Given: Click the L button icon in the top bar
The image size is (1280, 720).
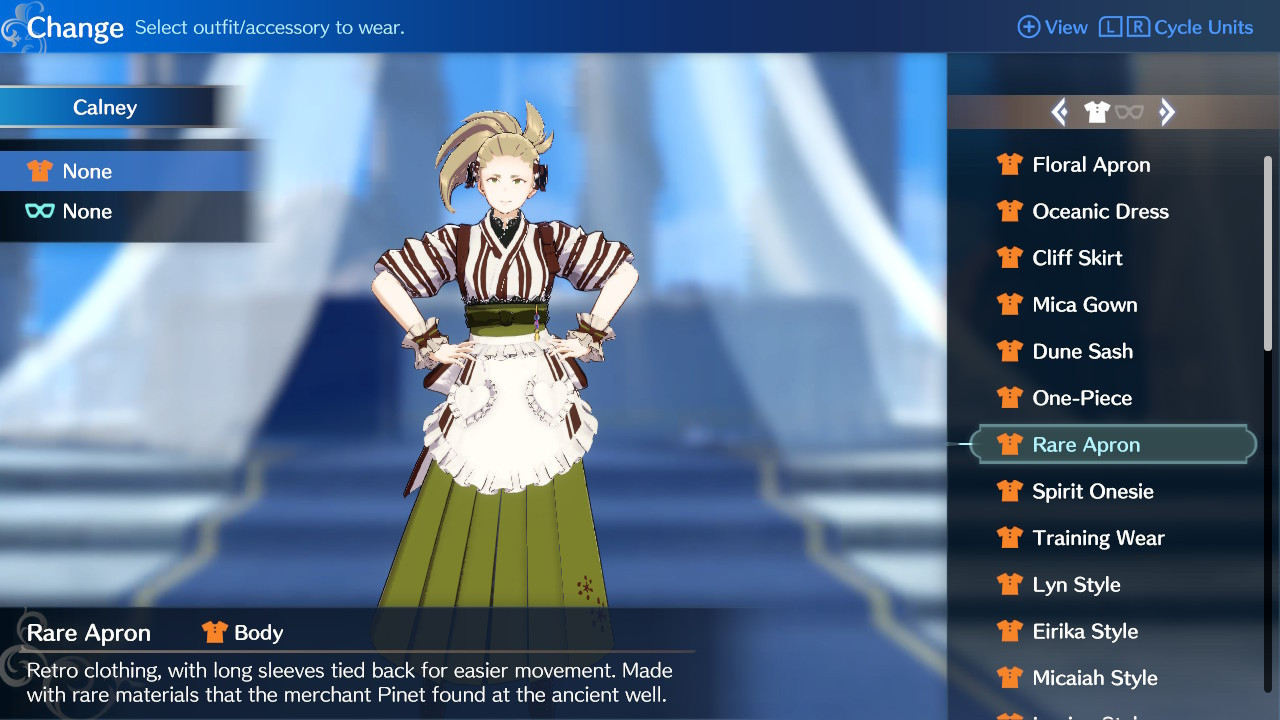Looking at the screenshot, I should point(1110,27).
